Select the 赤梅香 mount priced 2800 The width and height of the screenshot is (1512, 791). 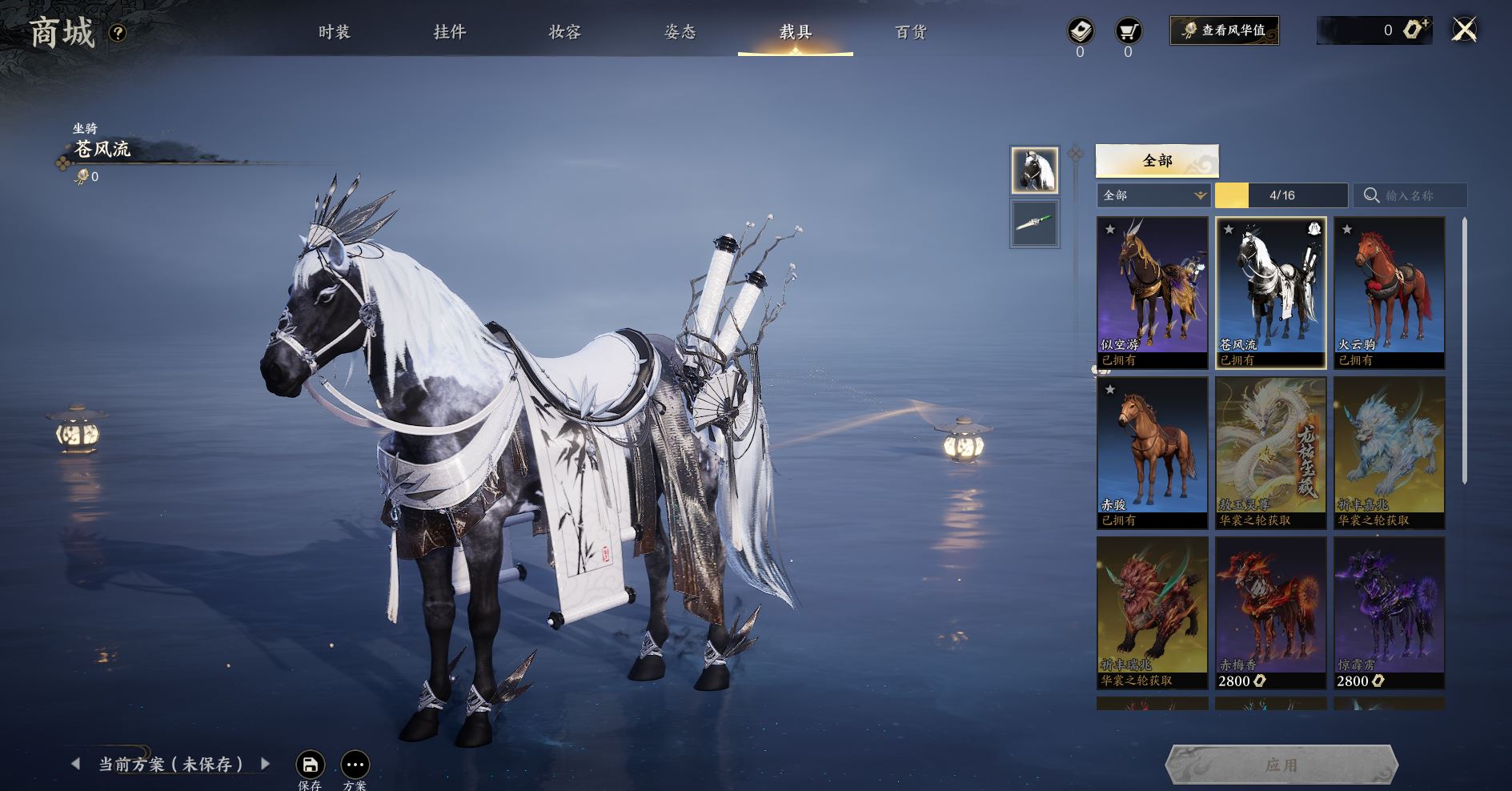(x=1270, y=612)
